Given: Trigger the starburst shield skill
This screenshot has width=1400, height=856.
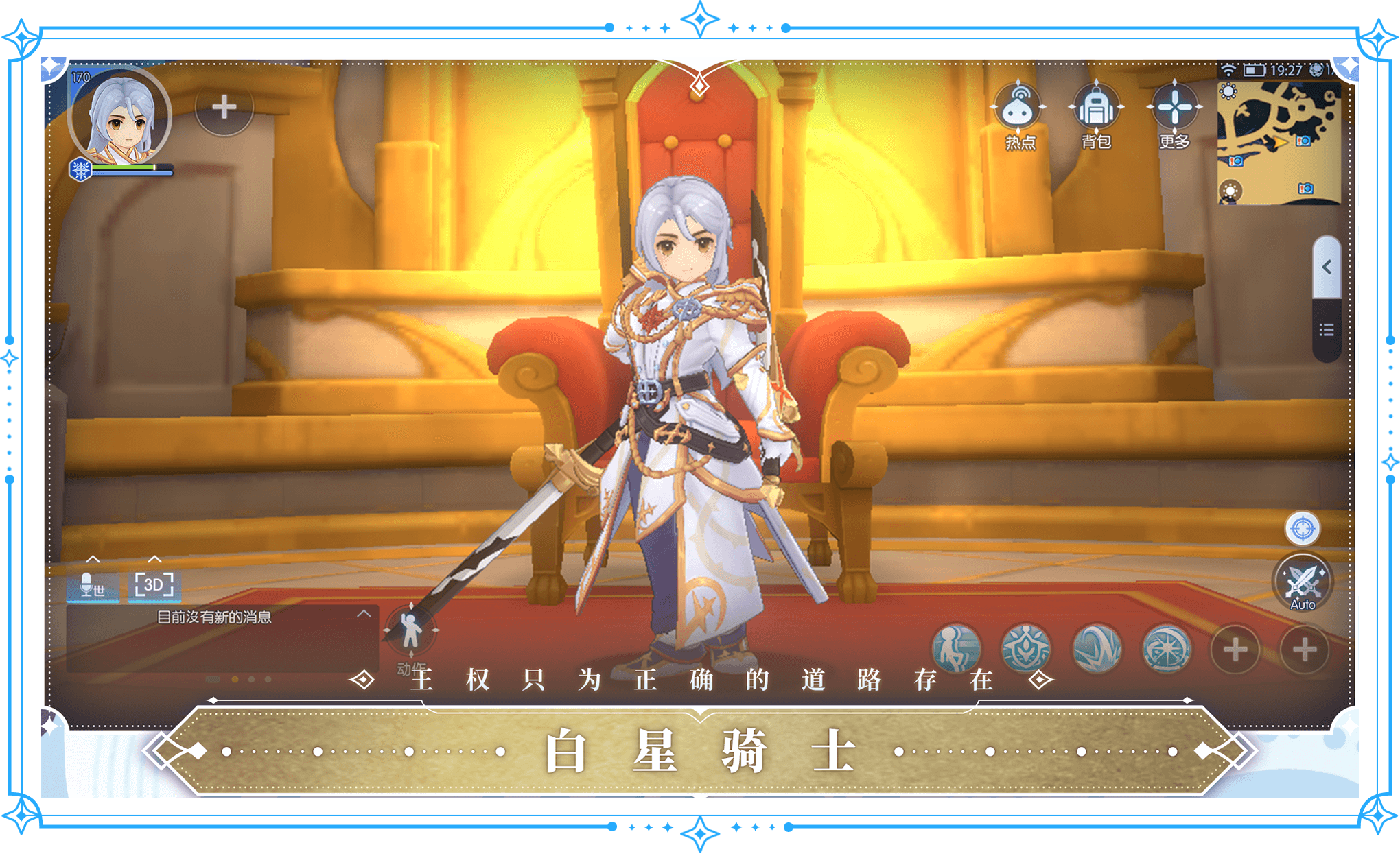Looking at the screenshot, I should pyautogui.click(x=1166, y=648).
